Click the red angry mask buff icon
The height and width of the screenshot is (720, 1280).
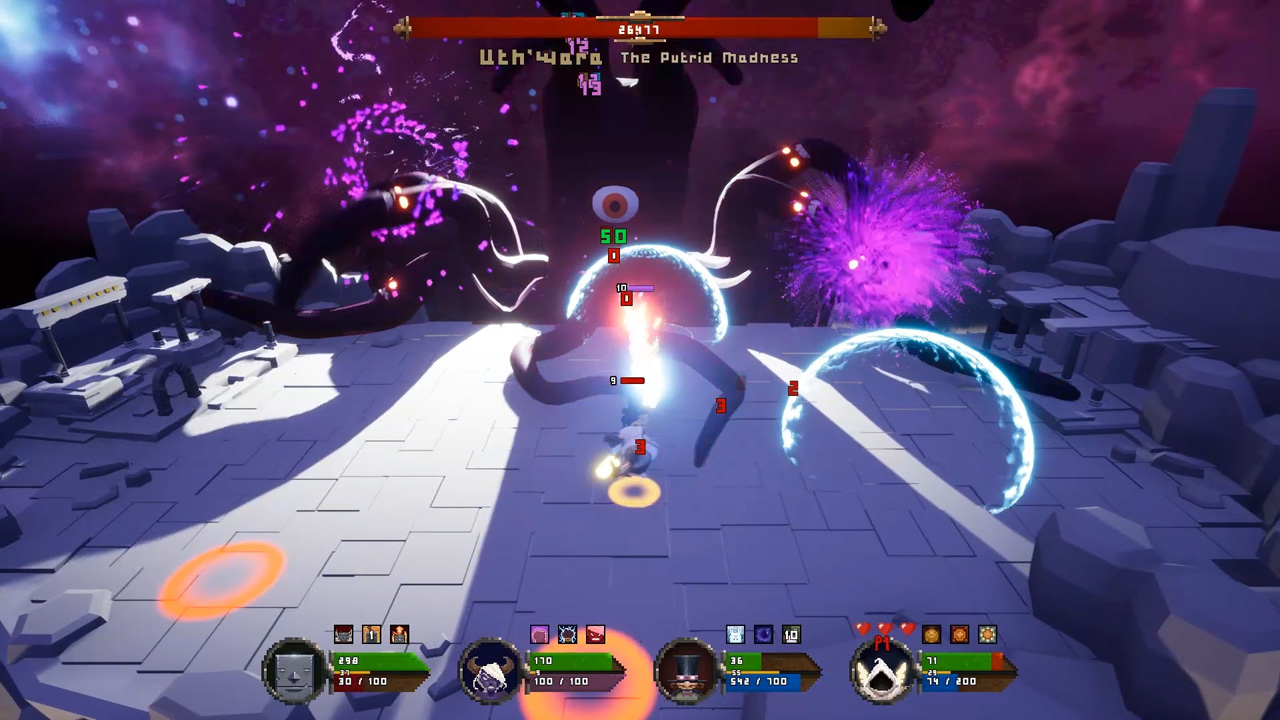(595, 634)
